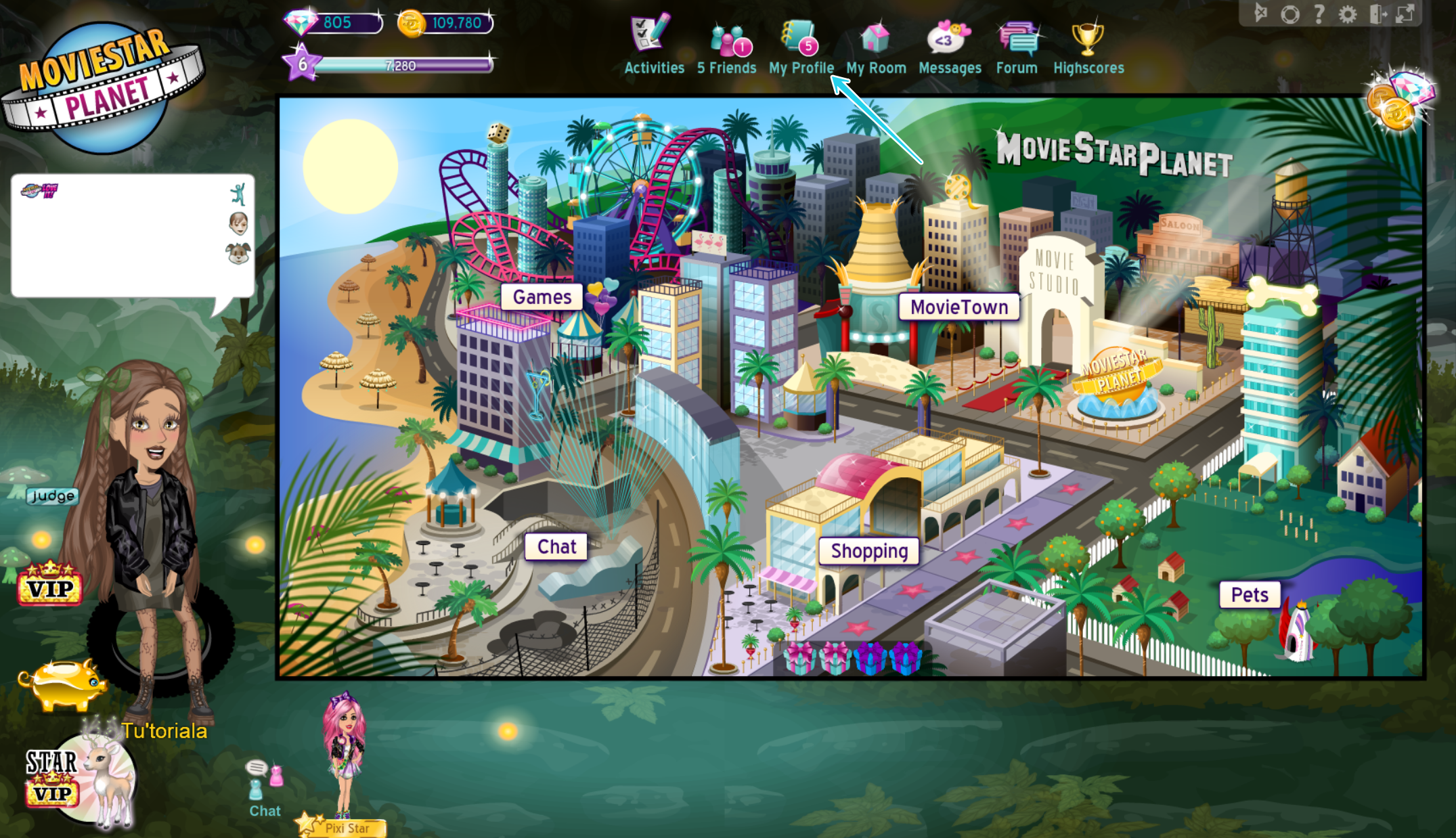Open the Activities checklist

click(653, 44)
